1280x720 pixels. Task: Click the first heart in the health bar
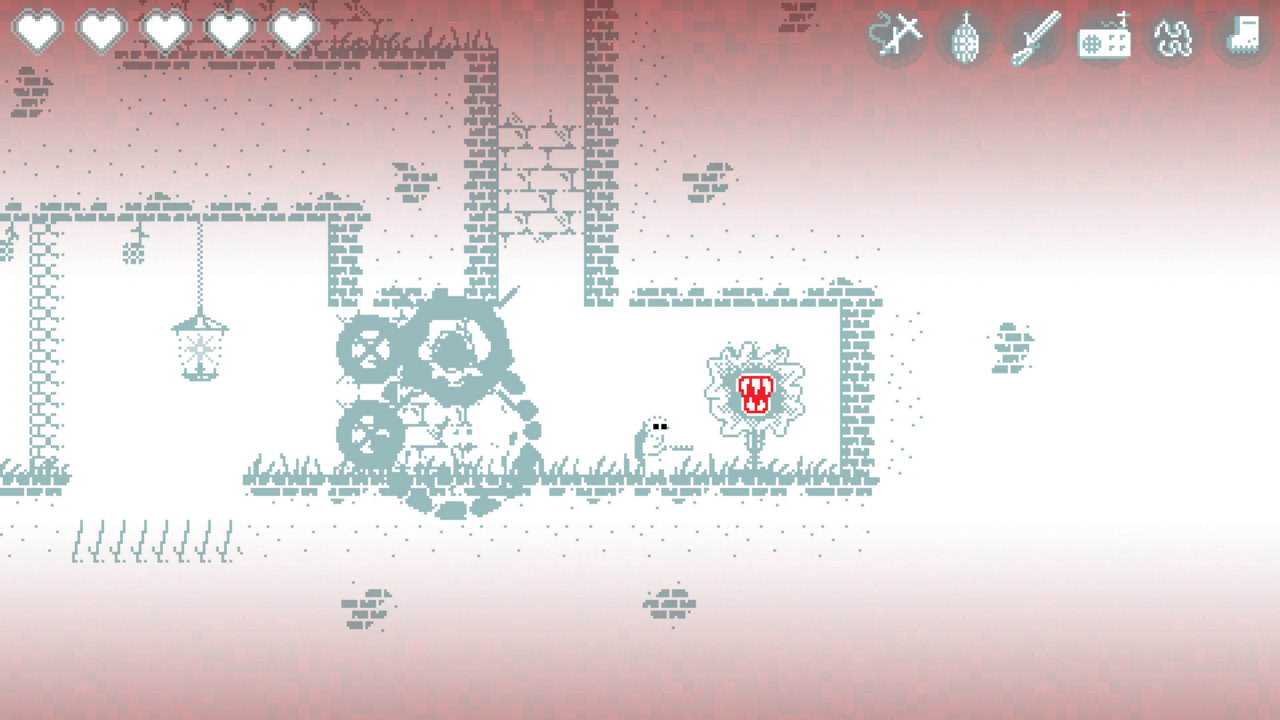pyautogui.click(x=37, y=30)
